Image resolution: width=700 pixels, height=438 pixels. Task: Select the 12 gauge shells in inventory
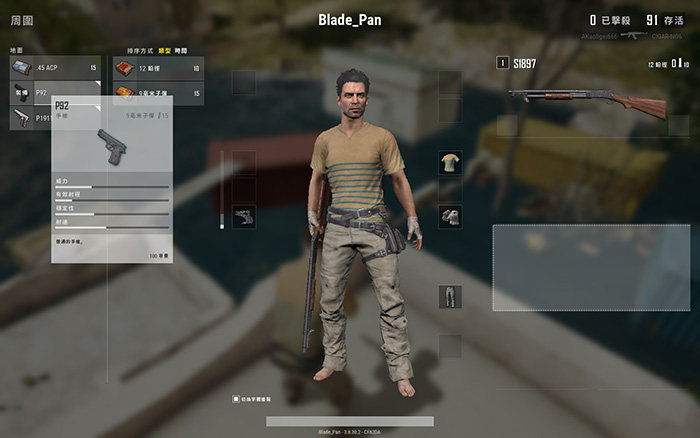pyautogui.click(x=157, y=67)
